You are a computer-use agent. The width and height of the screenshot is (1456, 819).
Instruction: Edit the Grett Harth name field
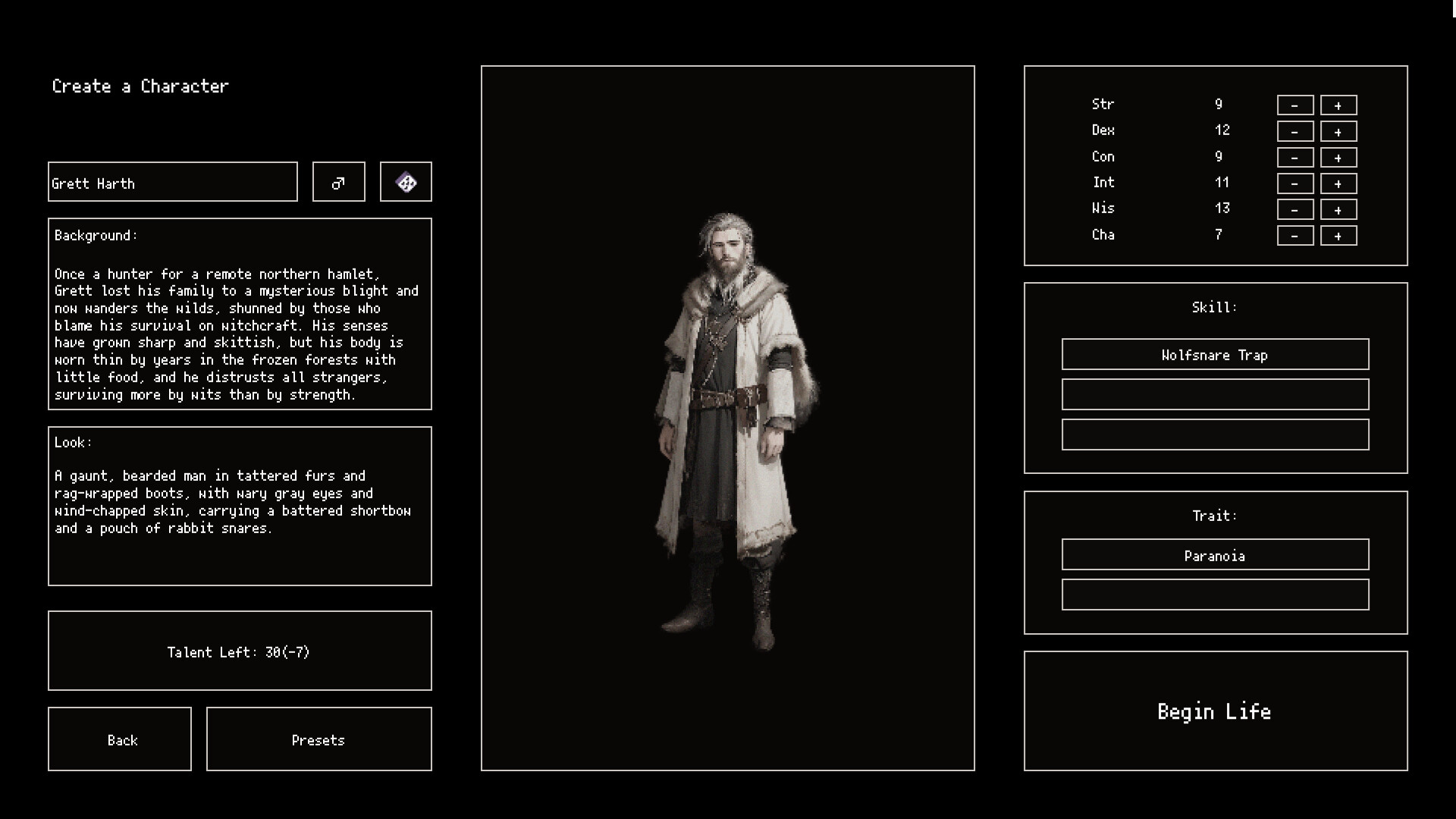pos(172,182)
